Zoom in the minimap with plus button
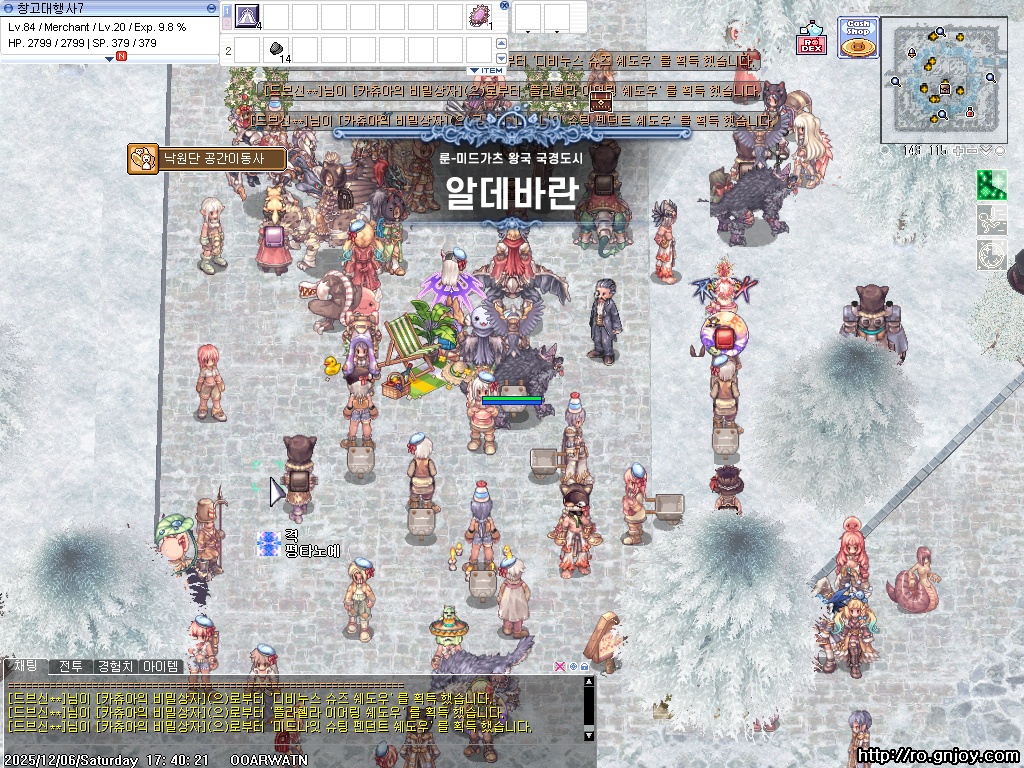This screenshot has width=1024, height=768. click(x=957, y=151)
